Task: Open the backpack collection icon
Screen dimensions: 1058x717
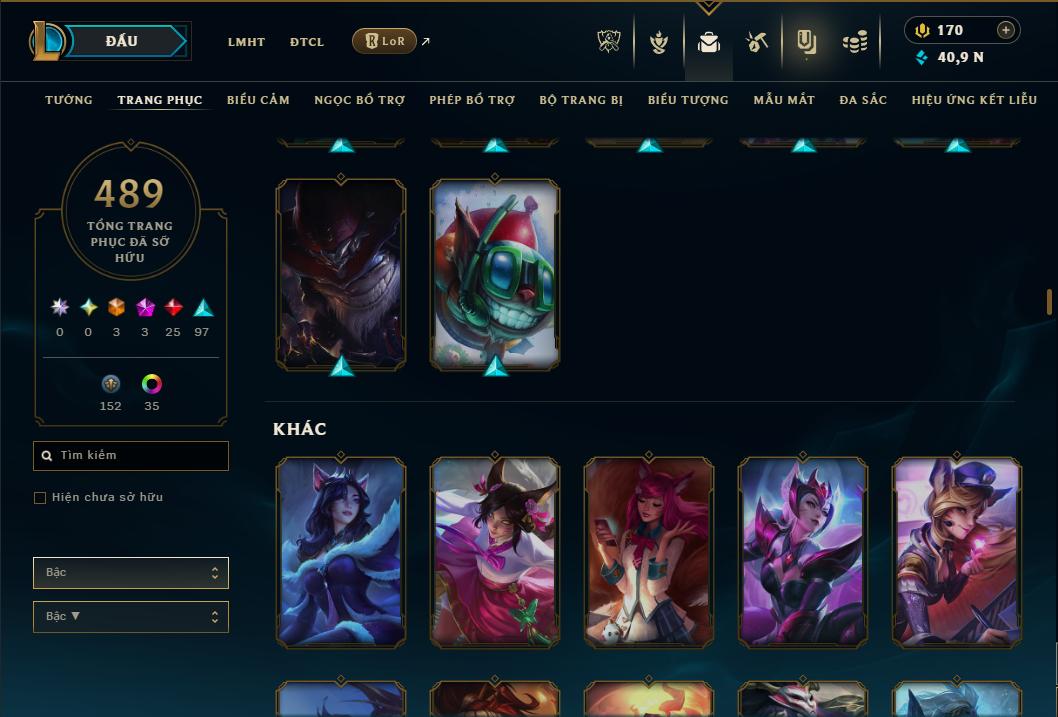Action: 709,42
